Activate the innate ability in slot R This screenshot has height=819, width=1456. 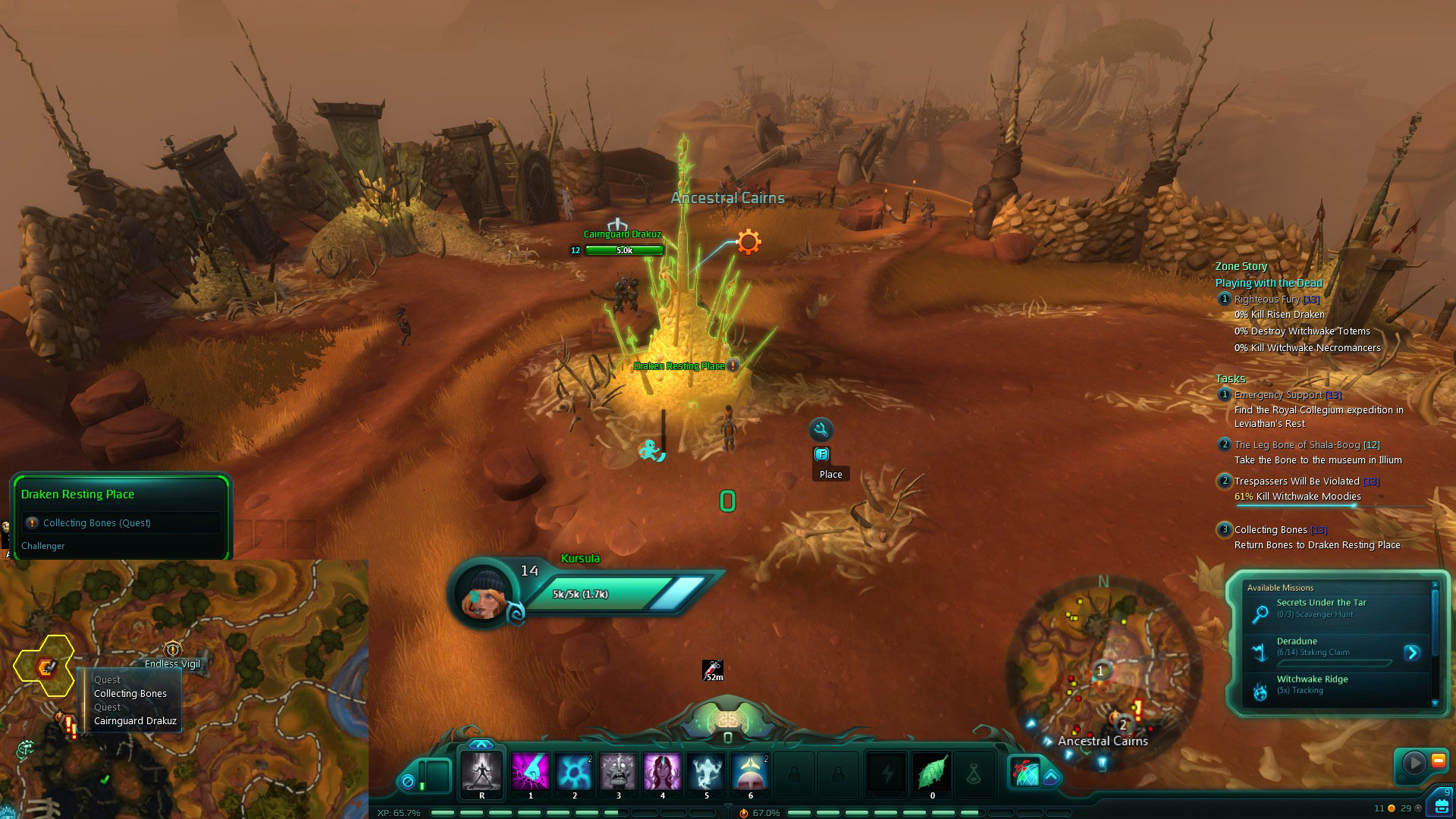click(x=482, y=771)
